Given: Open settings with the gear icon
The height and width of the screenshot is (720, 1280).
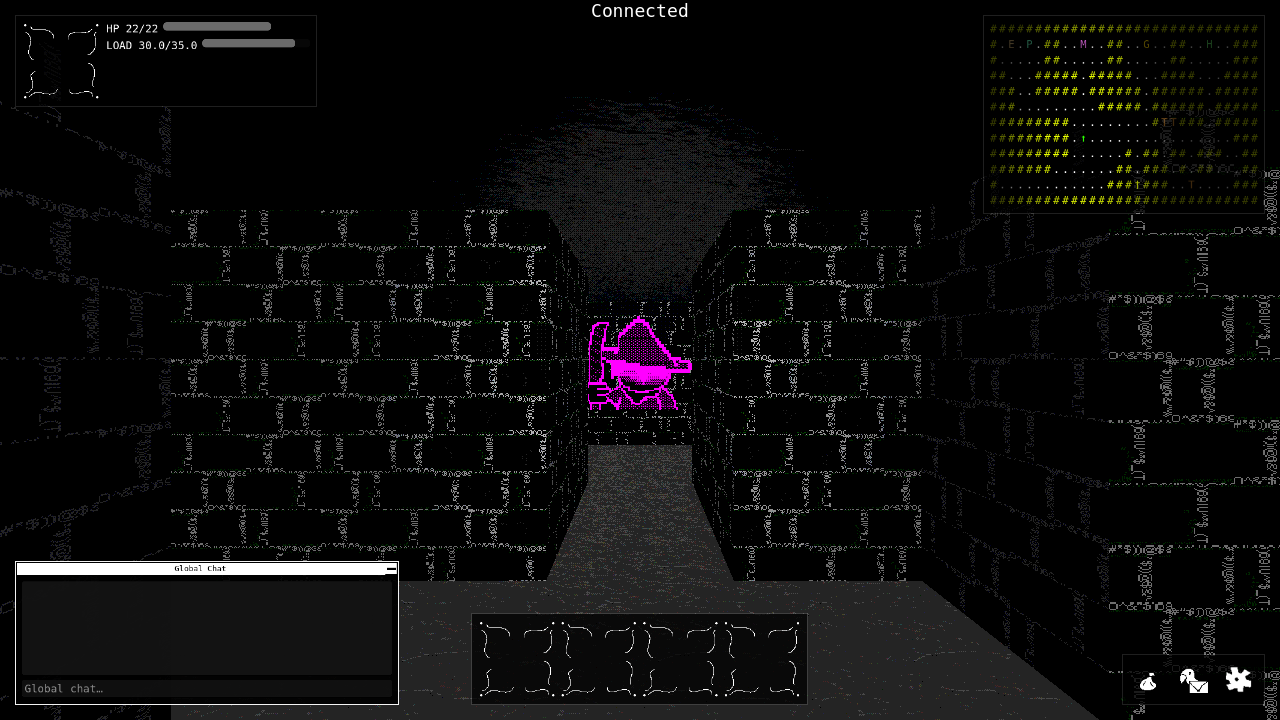Looking at the screenshot, I should tap(1238, 679).
